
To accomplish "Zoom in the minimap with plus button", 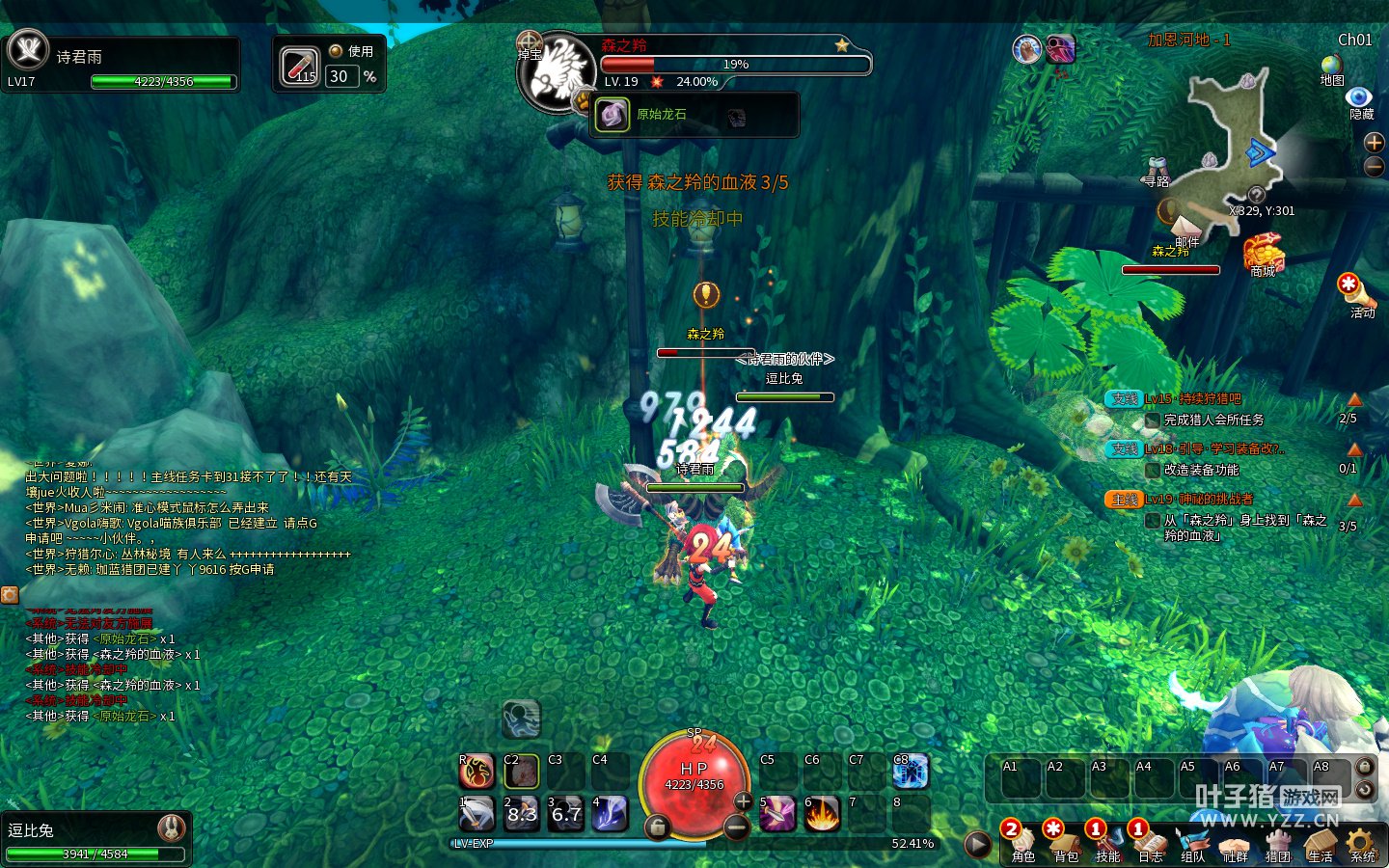I will point(1375,143).
